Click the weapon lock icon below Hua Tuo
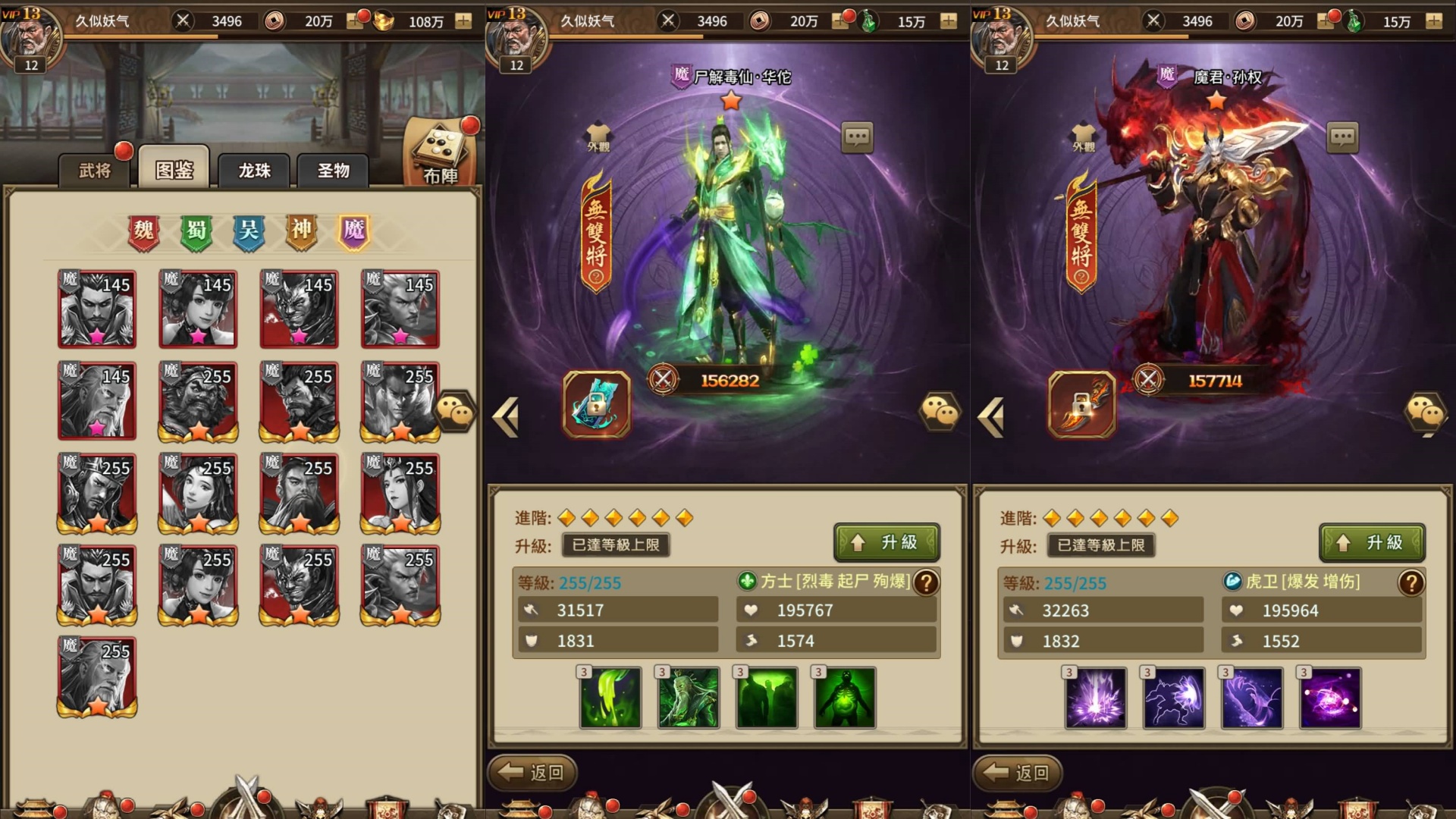 597,407
